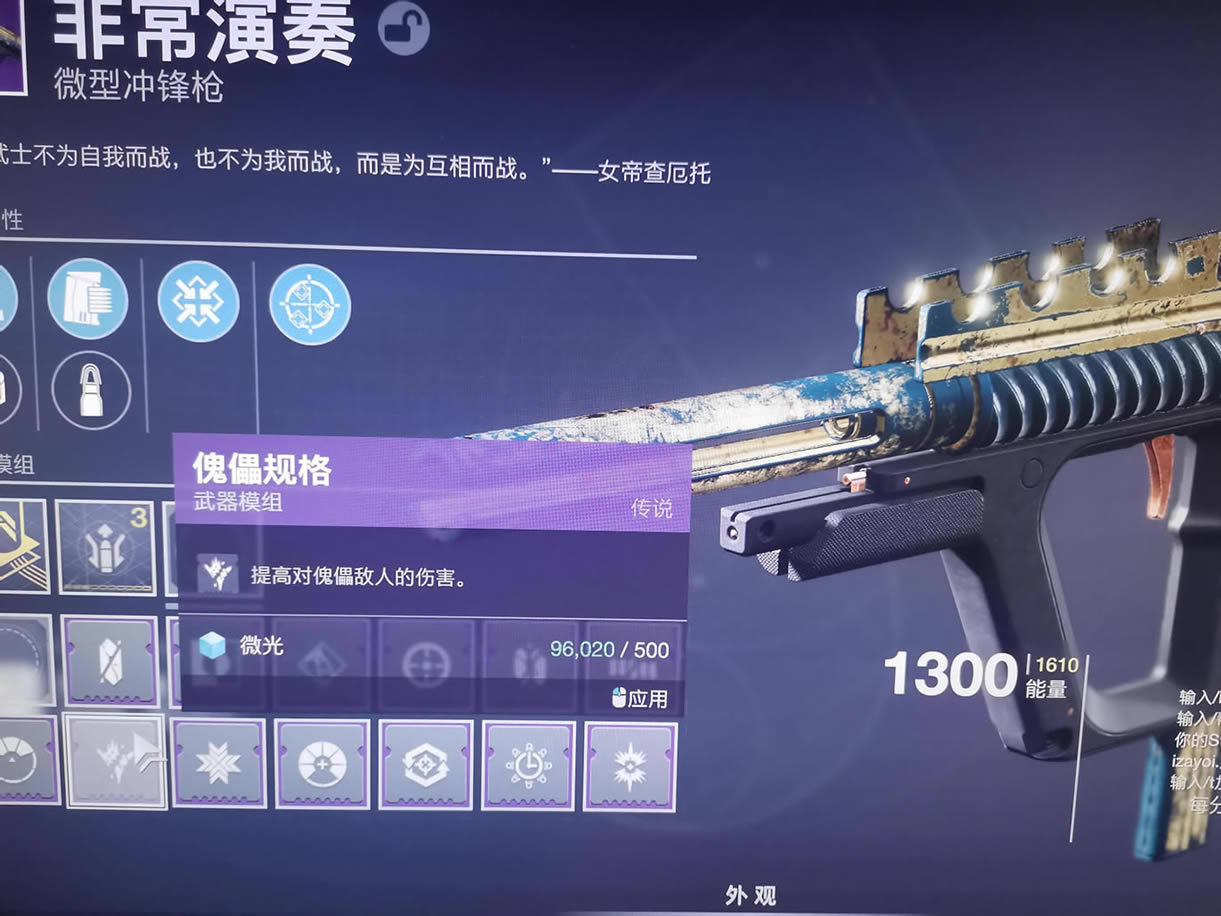The image size is (1221, 916).
Task: Inspect the crosshair trait perk
Action: (x=310, y=304)
